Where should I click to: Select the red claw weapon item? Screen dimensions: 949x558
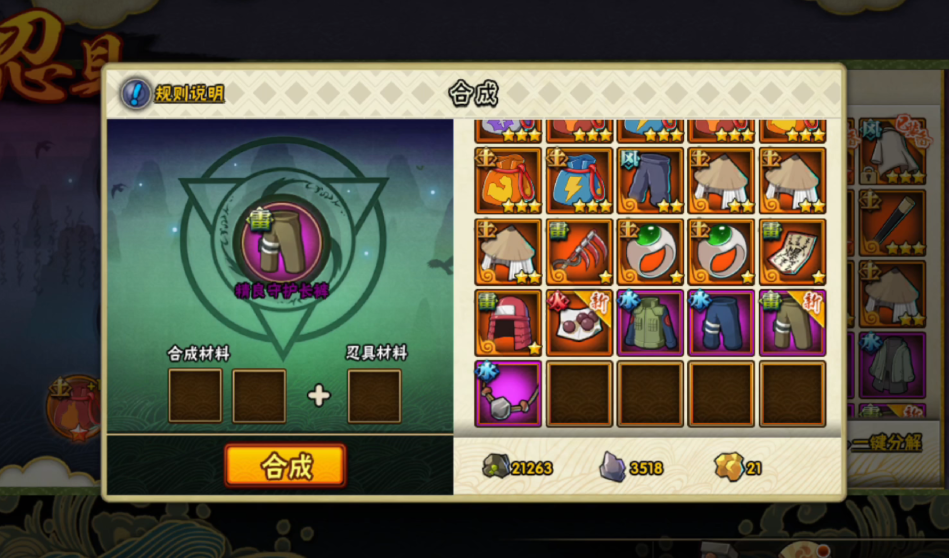(x=579, y=252)
